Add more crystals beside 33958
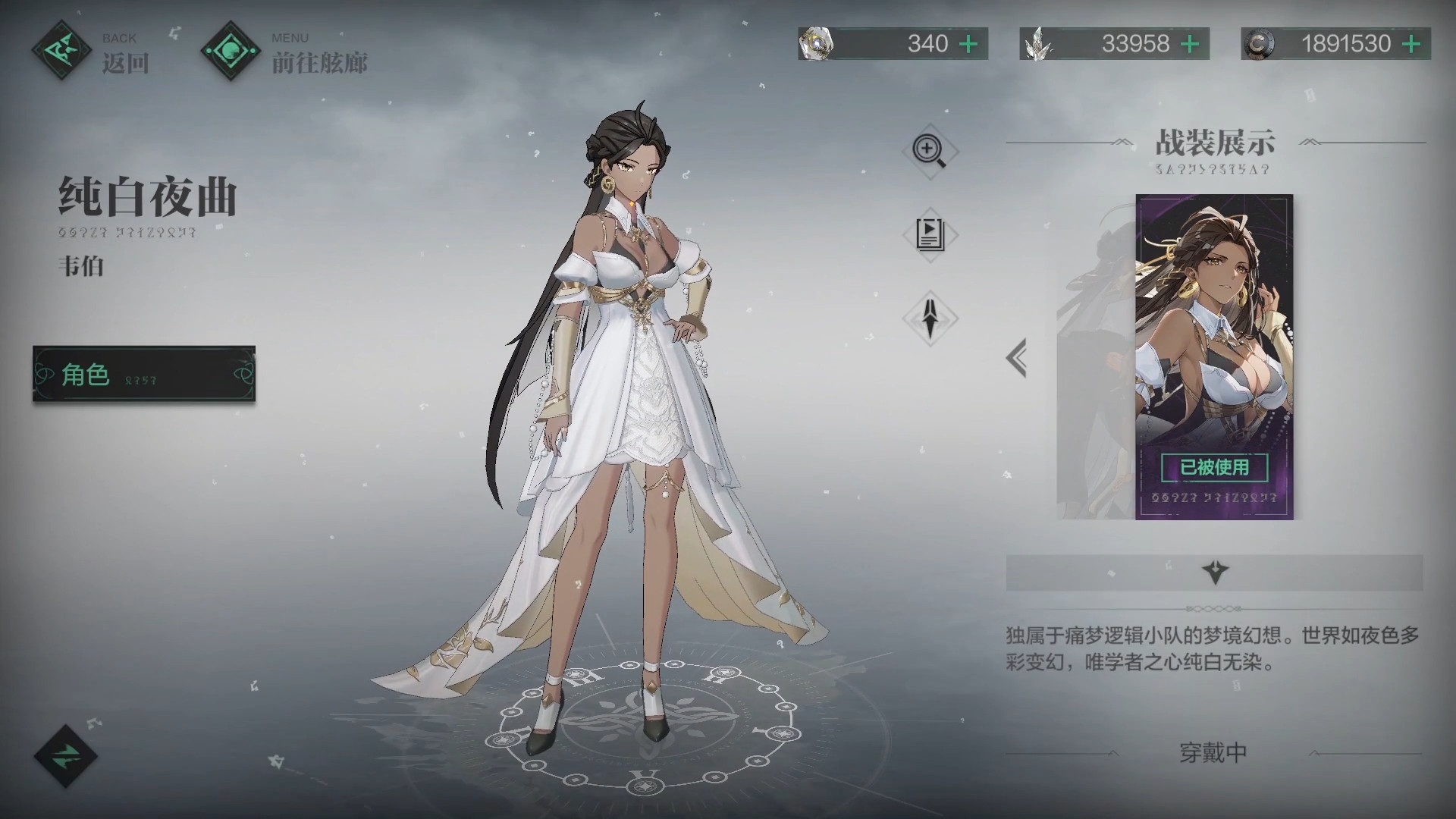 [1190, 44]
